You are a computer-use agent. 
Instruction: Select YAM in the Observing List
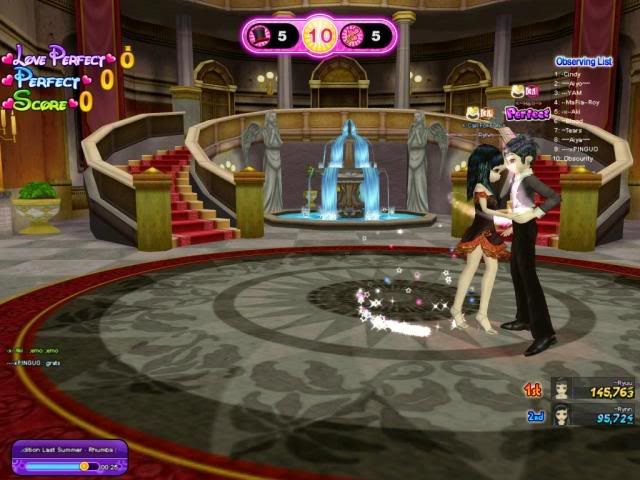572,93
